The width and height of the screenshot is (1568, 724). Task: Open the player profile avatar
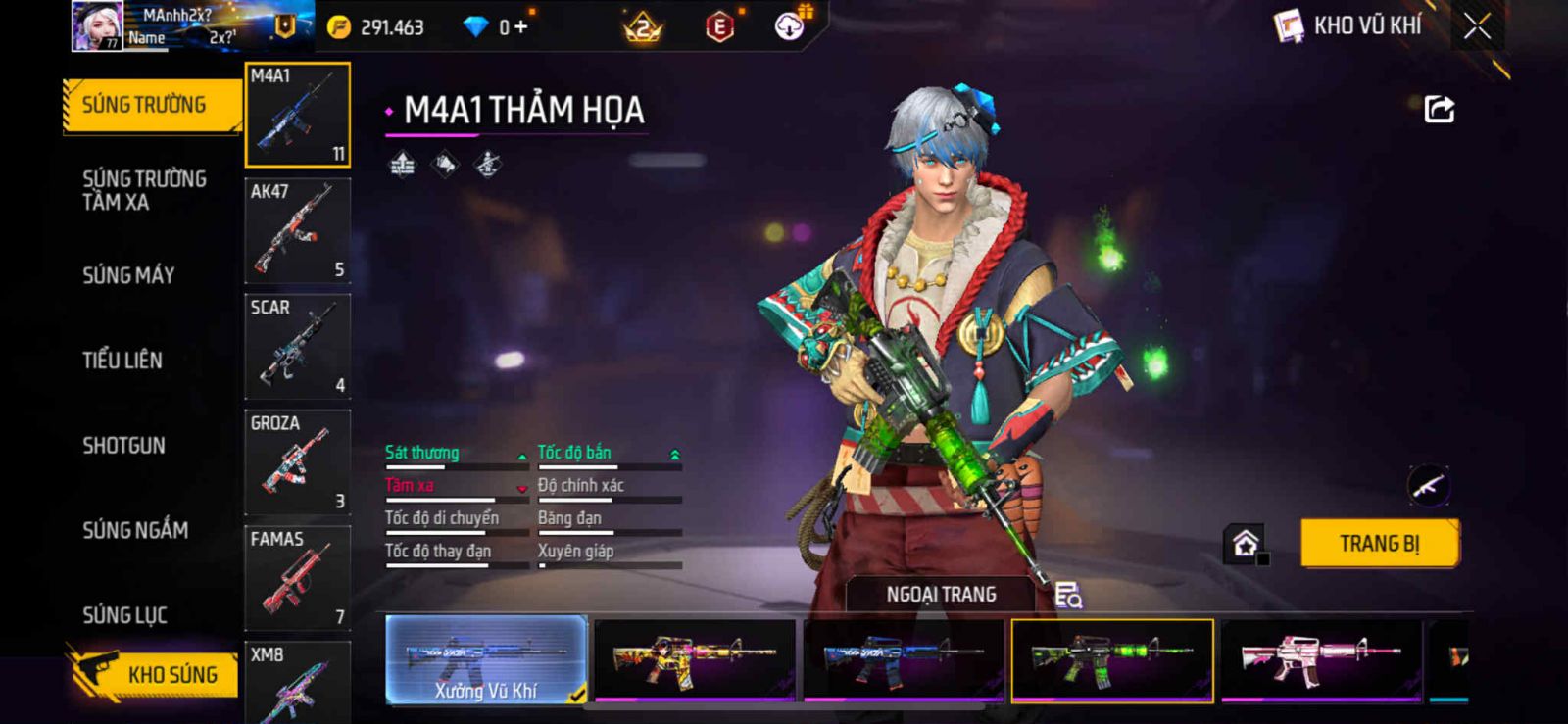[97, 26]
